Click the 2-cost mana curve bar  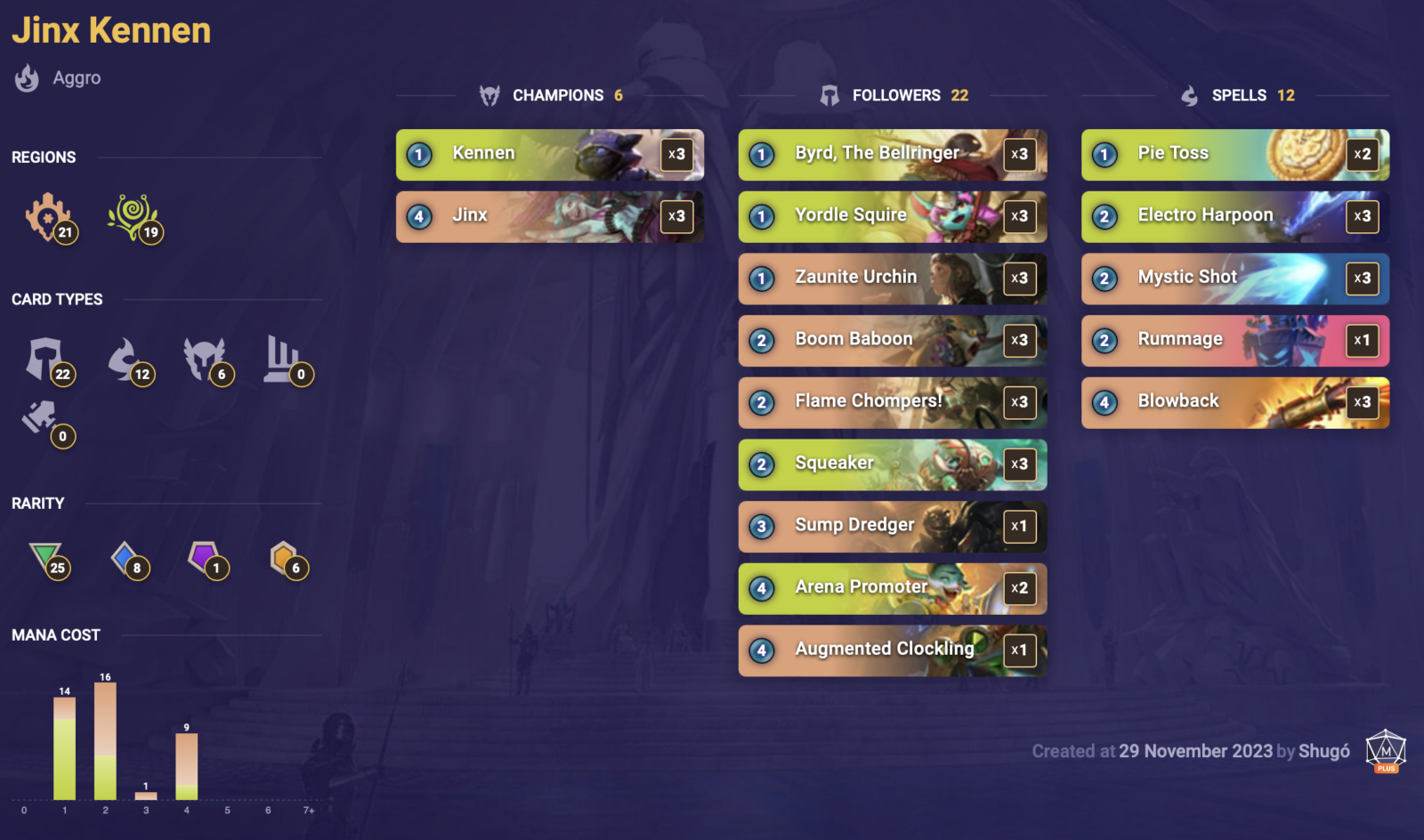104,743
